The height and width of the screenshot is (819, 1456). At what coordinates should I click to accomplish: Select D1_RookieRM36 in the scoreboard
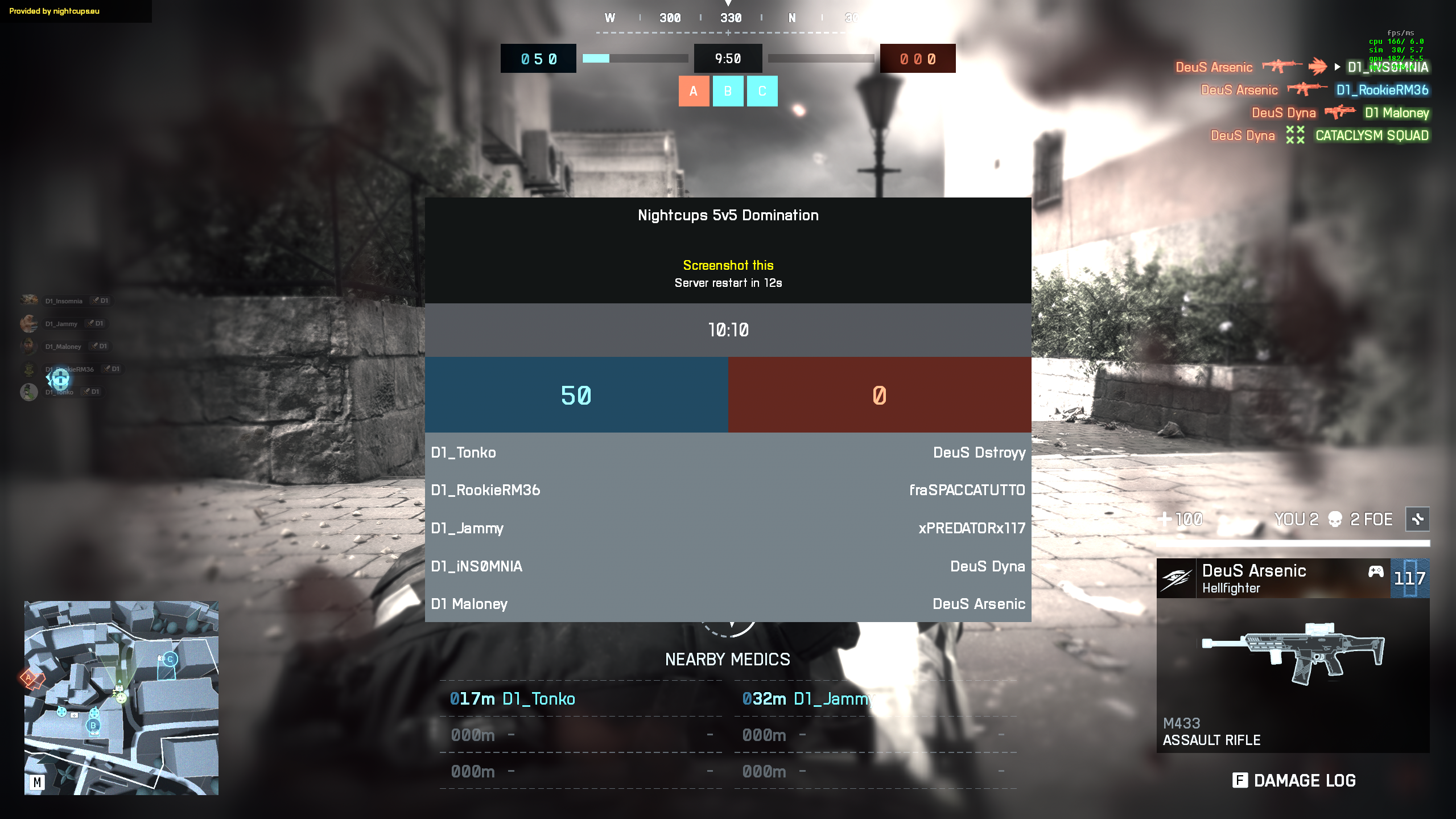[x=485, y=490]
